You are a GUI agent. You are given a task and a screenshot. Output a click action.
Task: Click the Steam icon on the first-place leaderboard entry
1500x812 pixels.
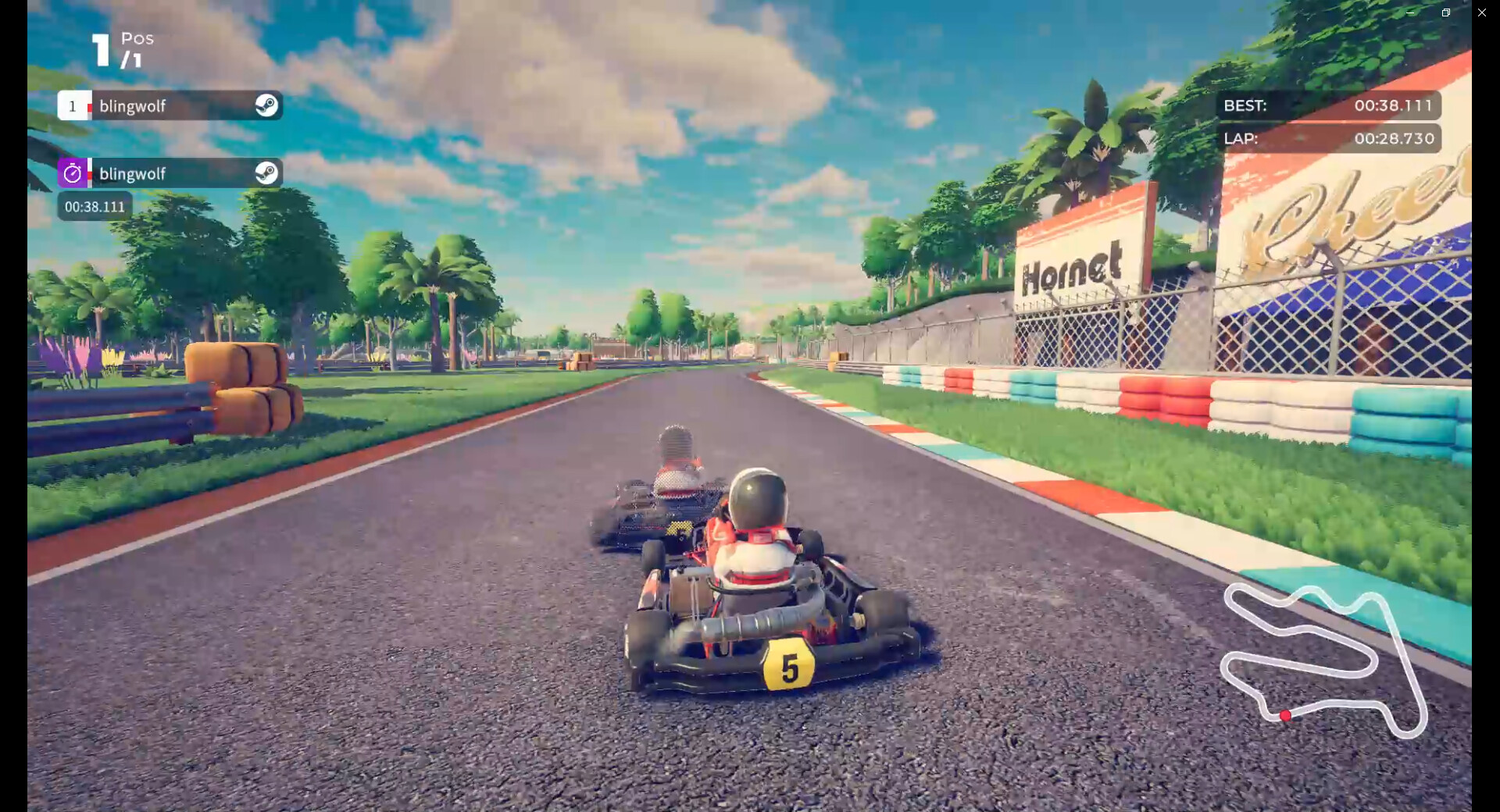click(x=267, y=106)
